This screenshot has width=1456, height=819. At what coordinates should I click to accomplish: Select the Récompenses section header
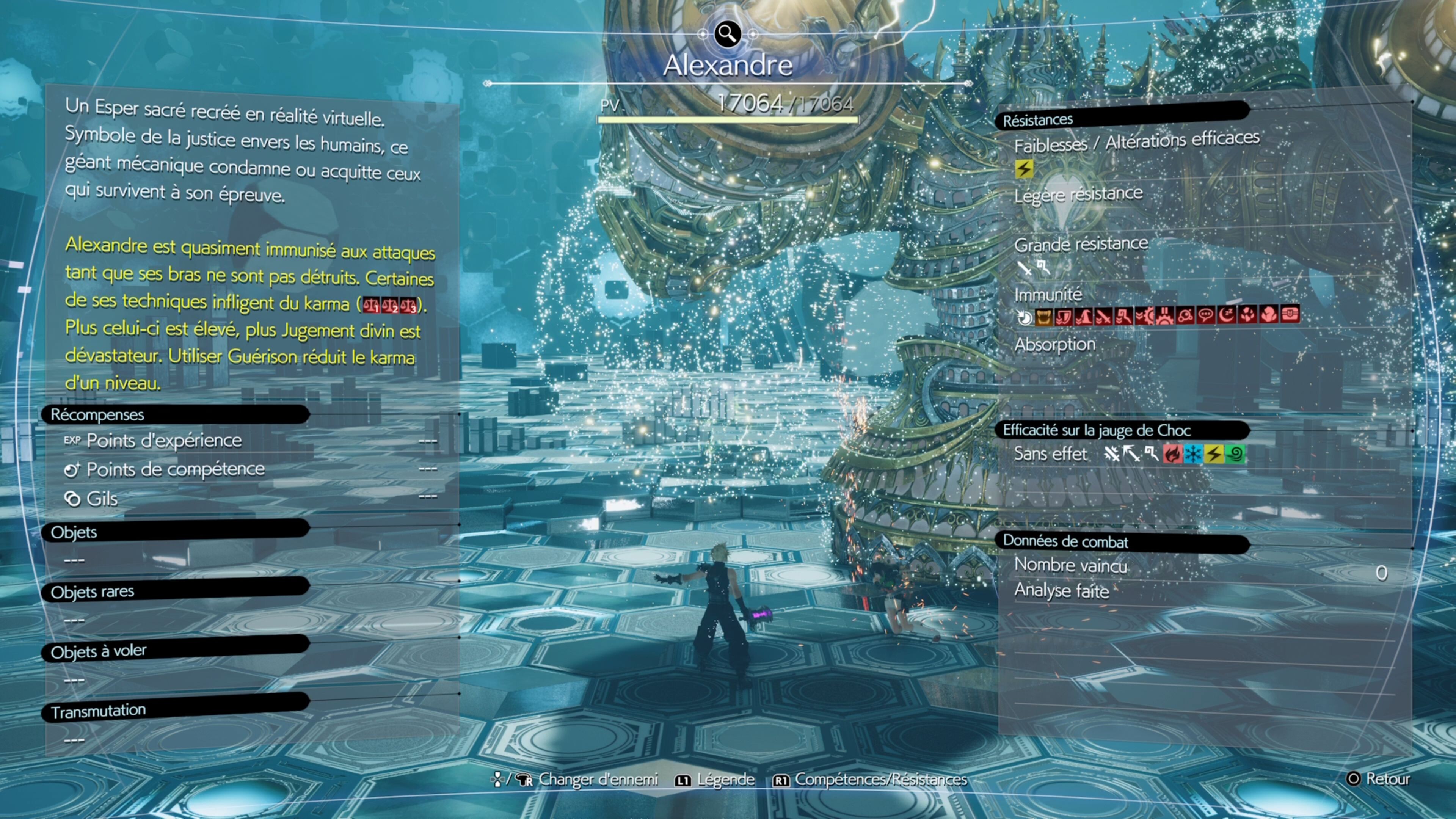97,414
